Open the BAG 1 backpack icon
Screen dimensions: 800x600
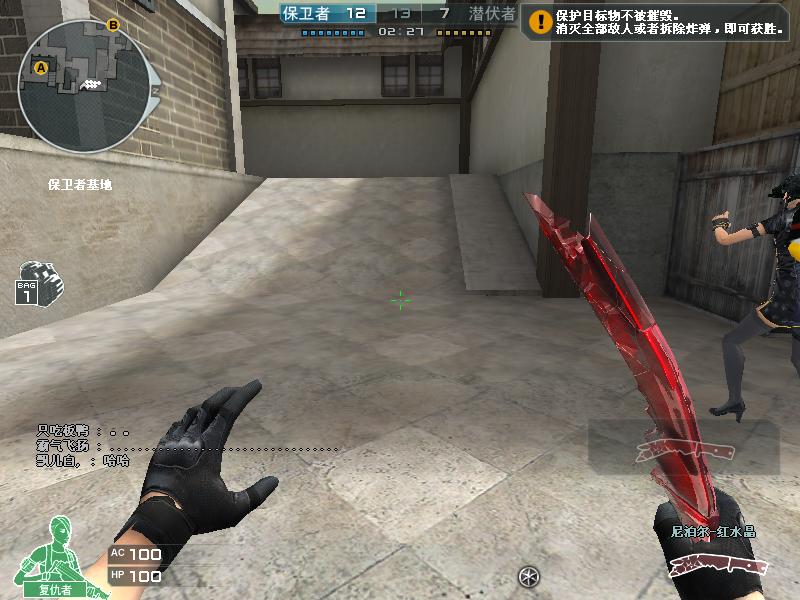point(39,281)
